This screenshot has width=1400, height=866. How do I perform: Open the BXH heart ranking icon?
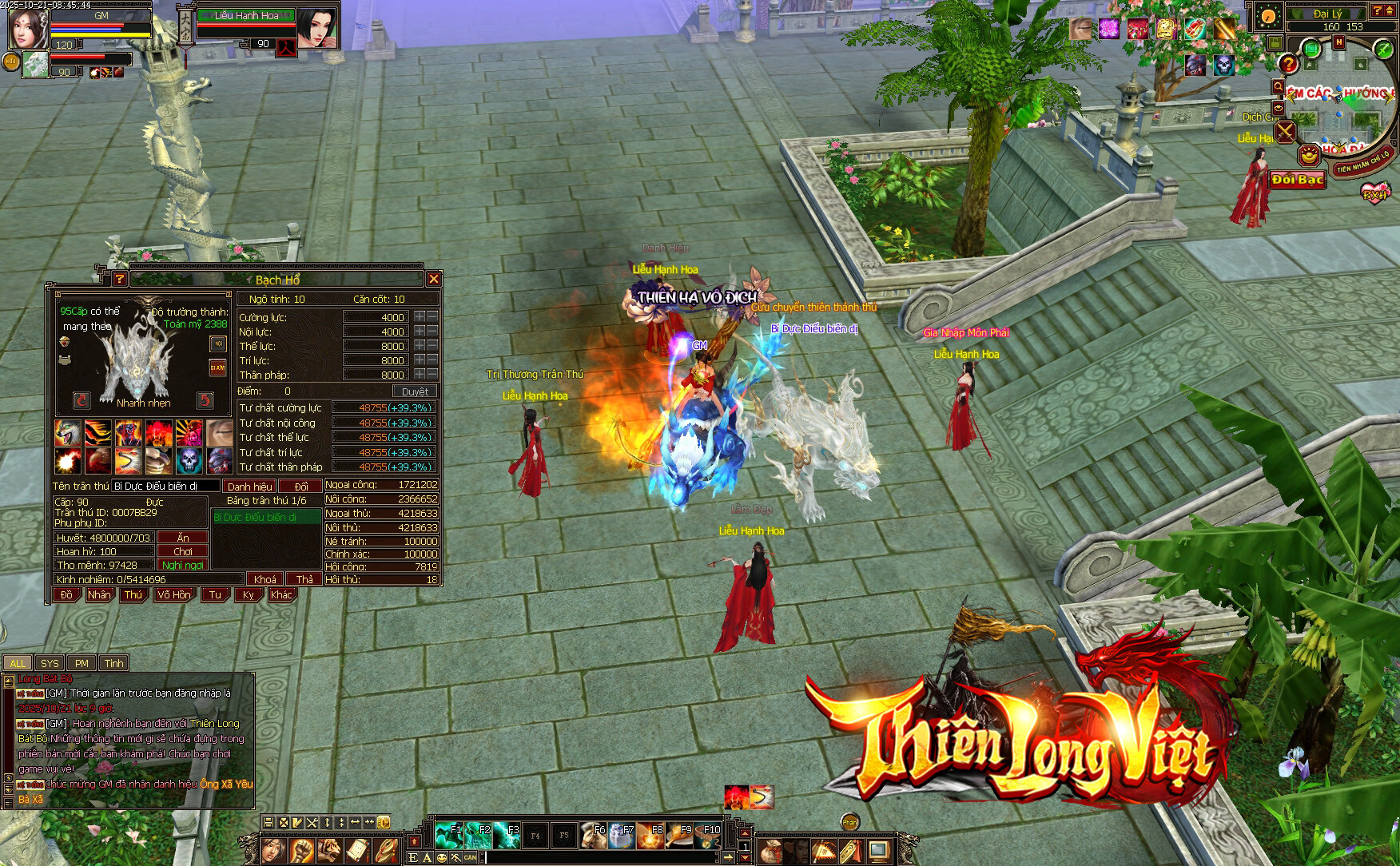click(1375, 193)
